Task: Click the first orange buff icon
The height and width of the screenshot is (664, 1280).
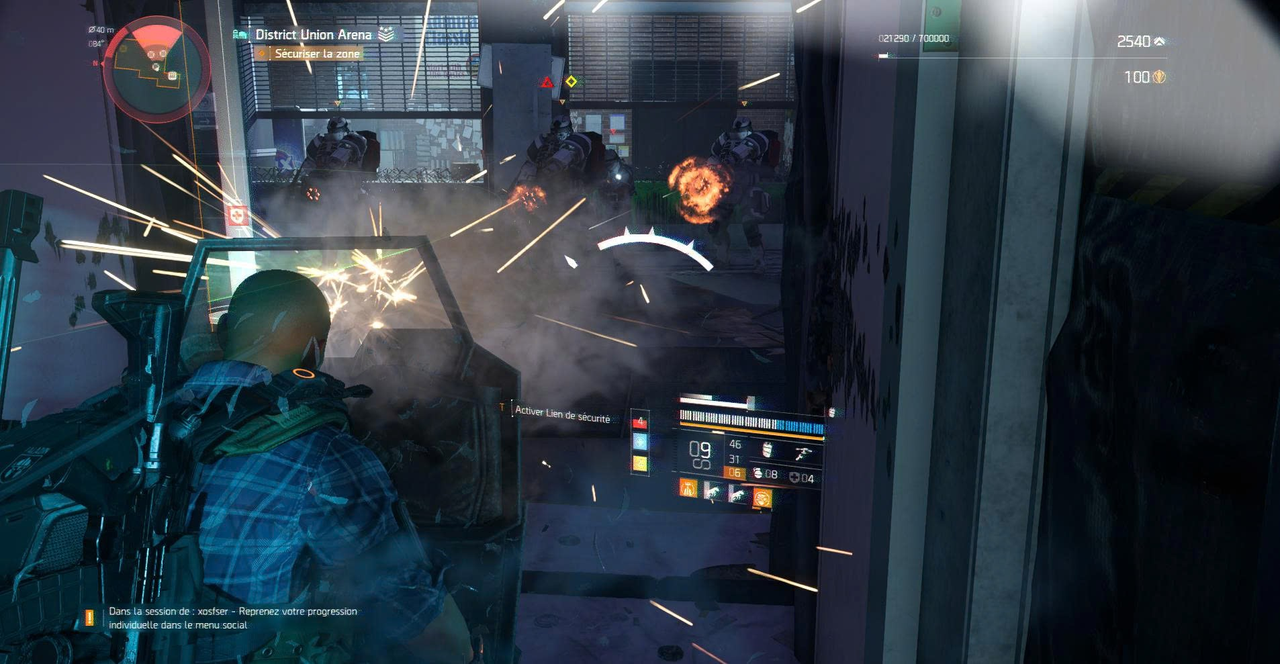Action: (688, 489)
